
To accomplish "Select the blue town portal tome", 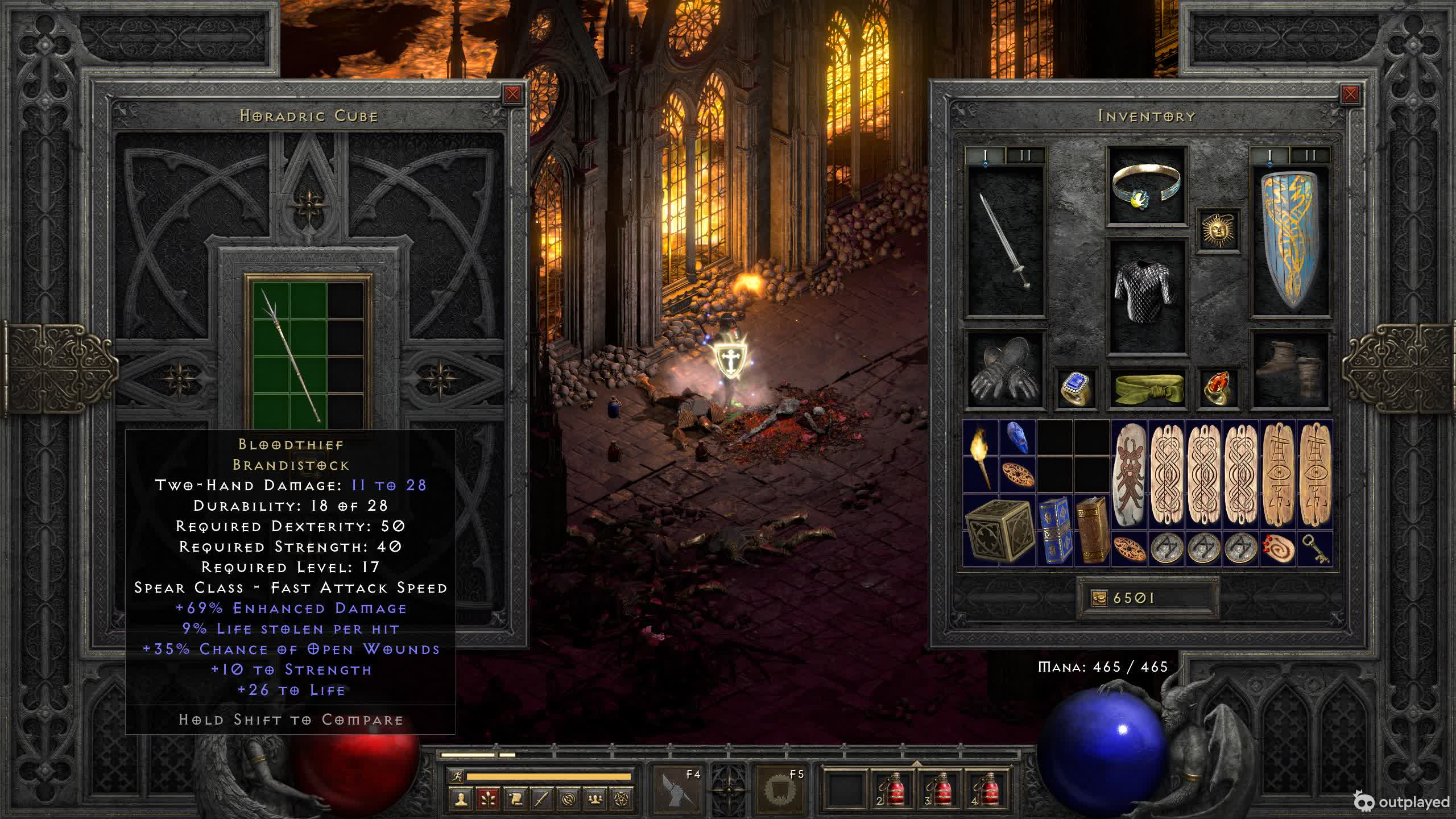I will 1055,530.
